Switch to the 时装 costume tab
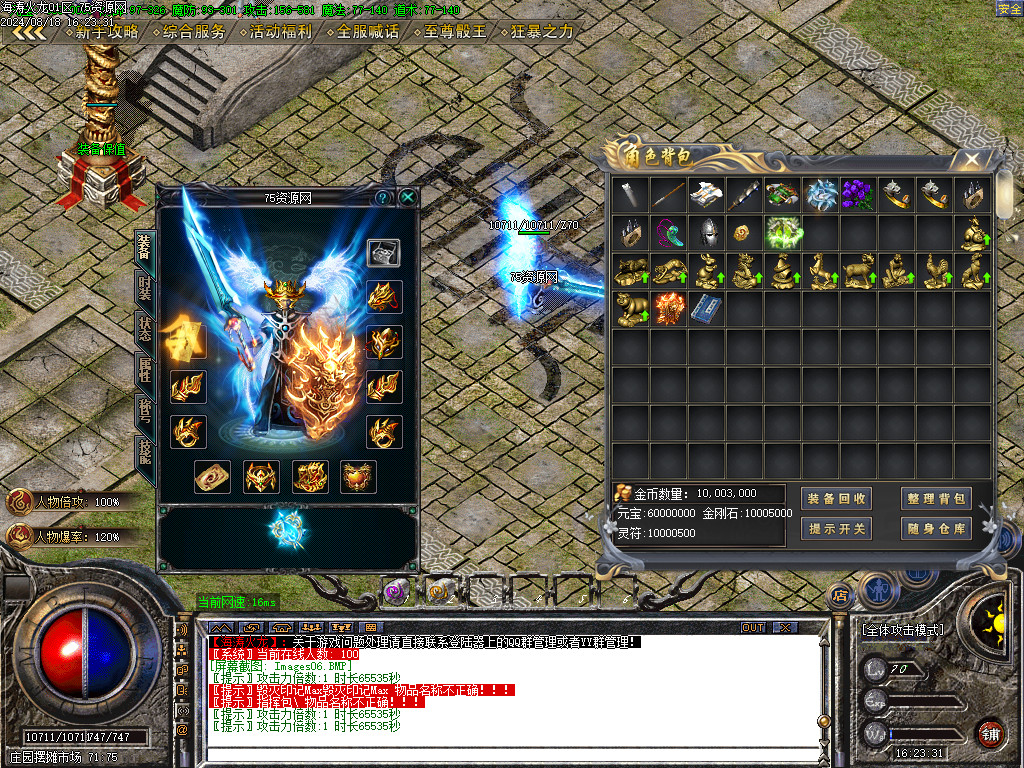Image resolution: width=1024 pixels, height=768 pixels. coord(145,285)
